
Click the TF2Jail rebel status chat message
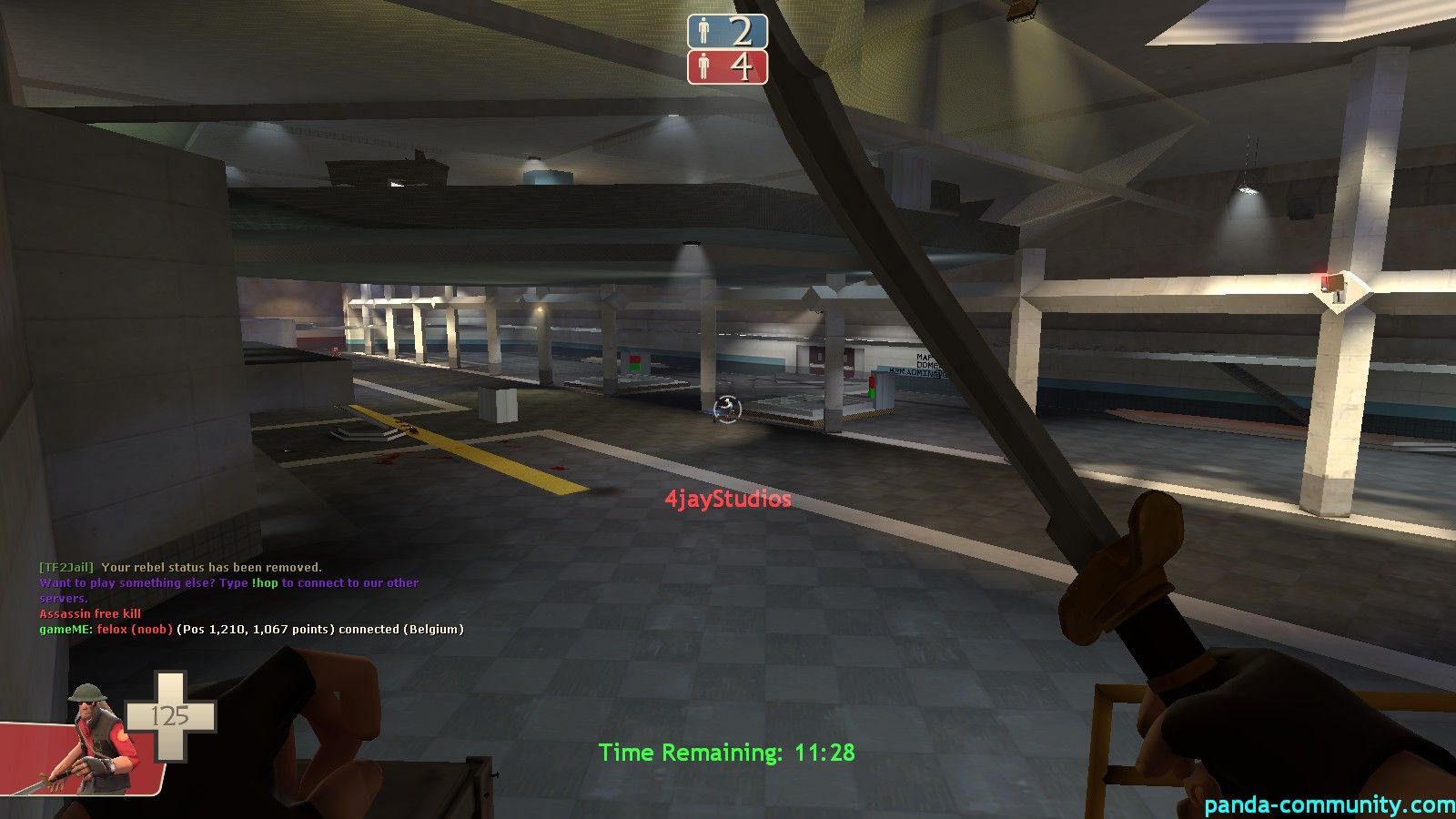180,567
